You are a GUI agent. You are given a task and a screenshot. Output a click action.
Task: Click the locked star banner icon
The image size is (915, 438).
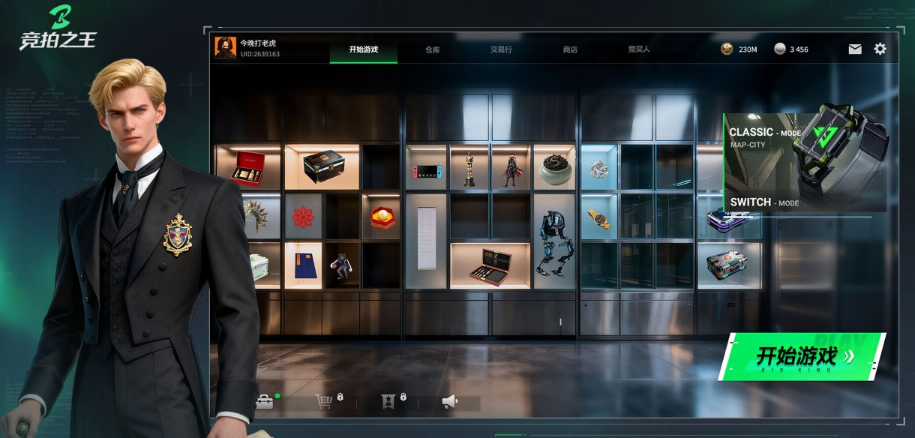coord(388,401)
